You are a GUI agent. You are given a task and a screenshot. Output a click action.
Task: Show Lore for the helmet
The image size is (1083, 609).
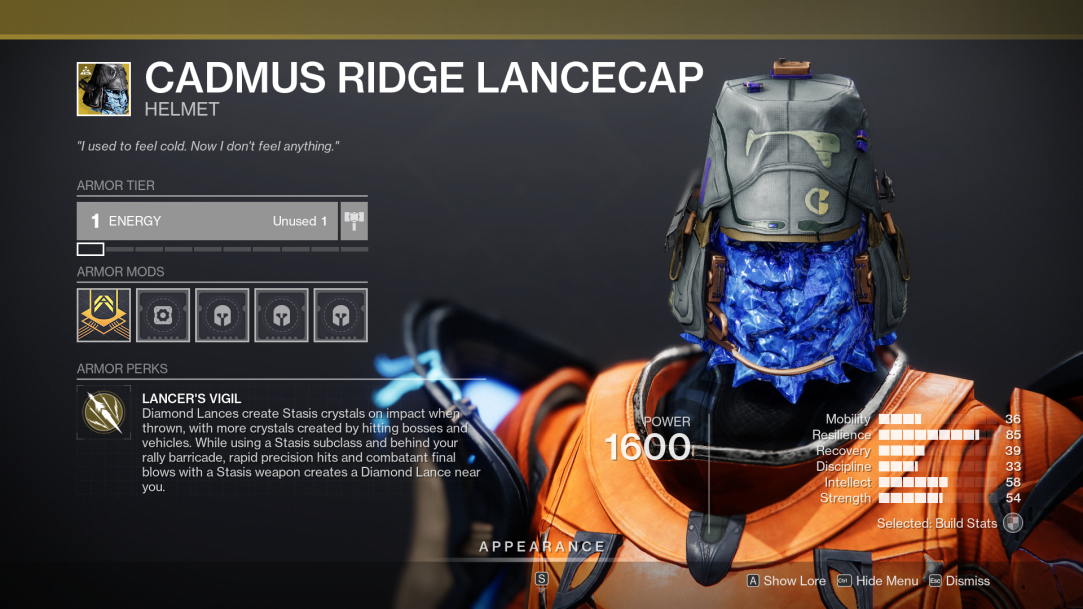point(786,581)
